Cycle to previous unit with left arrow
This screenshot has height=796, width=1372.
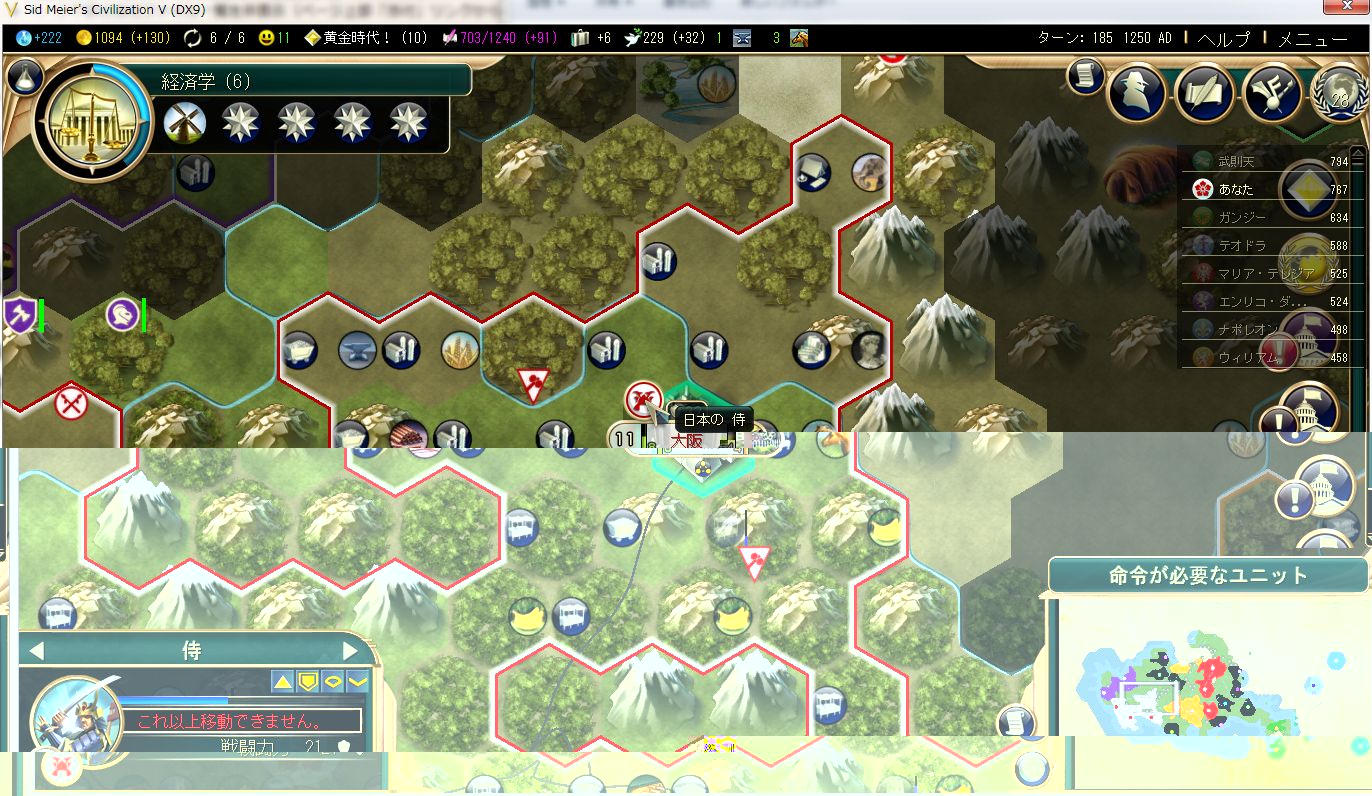37,651
